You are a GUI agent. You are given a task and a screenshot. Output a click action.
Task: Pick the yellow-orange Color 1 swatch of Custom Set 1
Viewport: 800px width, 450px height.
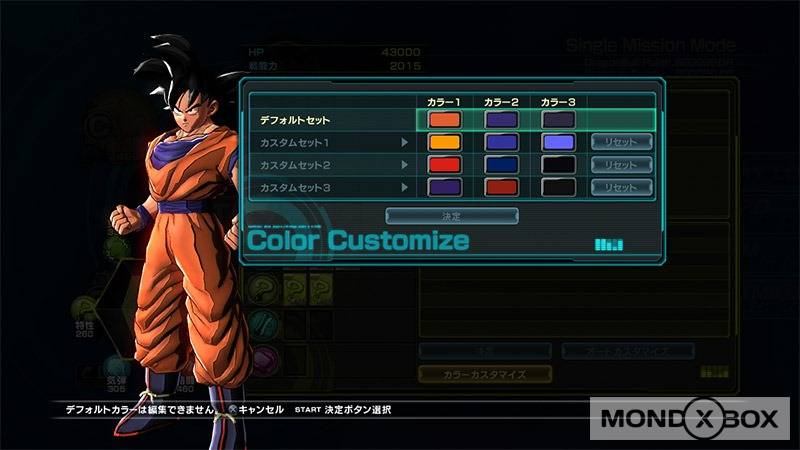pyautogui.click(x=444, y=142)
